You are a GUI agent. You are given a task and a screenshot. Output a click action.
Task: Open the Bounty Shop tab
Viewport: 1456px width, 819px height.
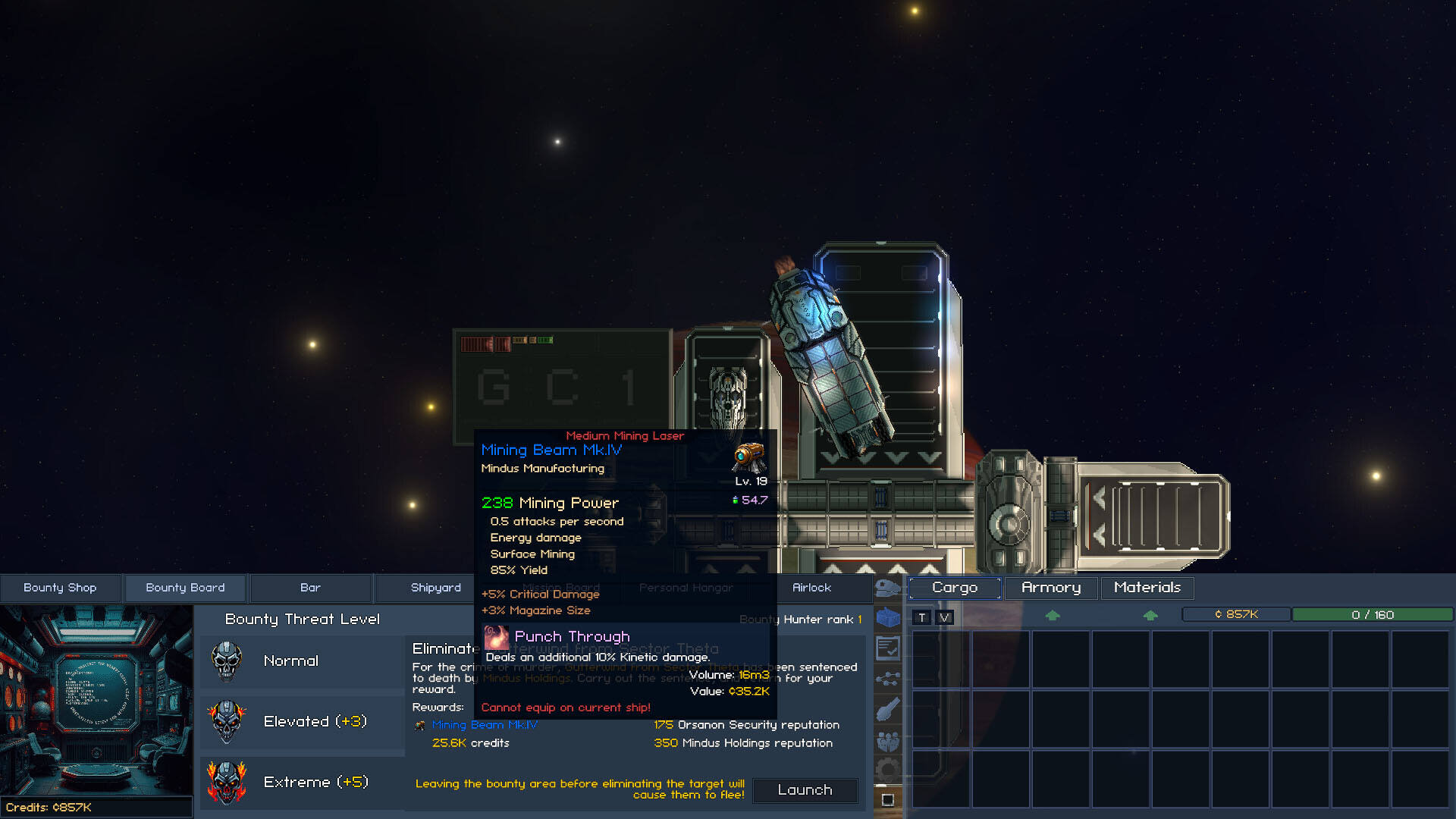[x=60, y=588]
